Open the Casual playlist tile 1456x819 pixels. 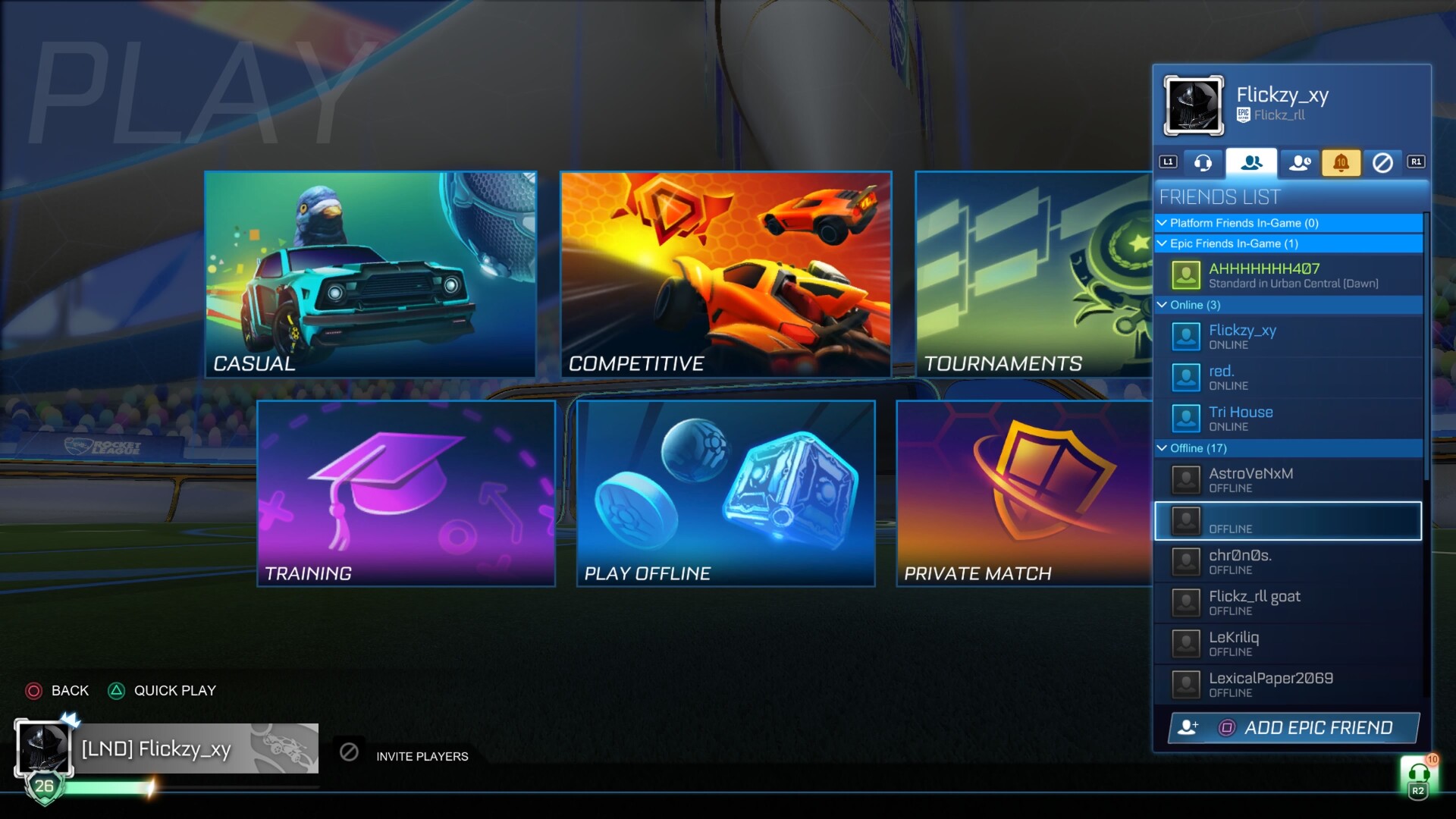pyautogui.click(x=370, y=274)
